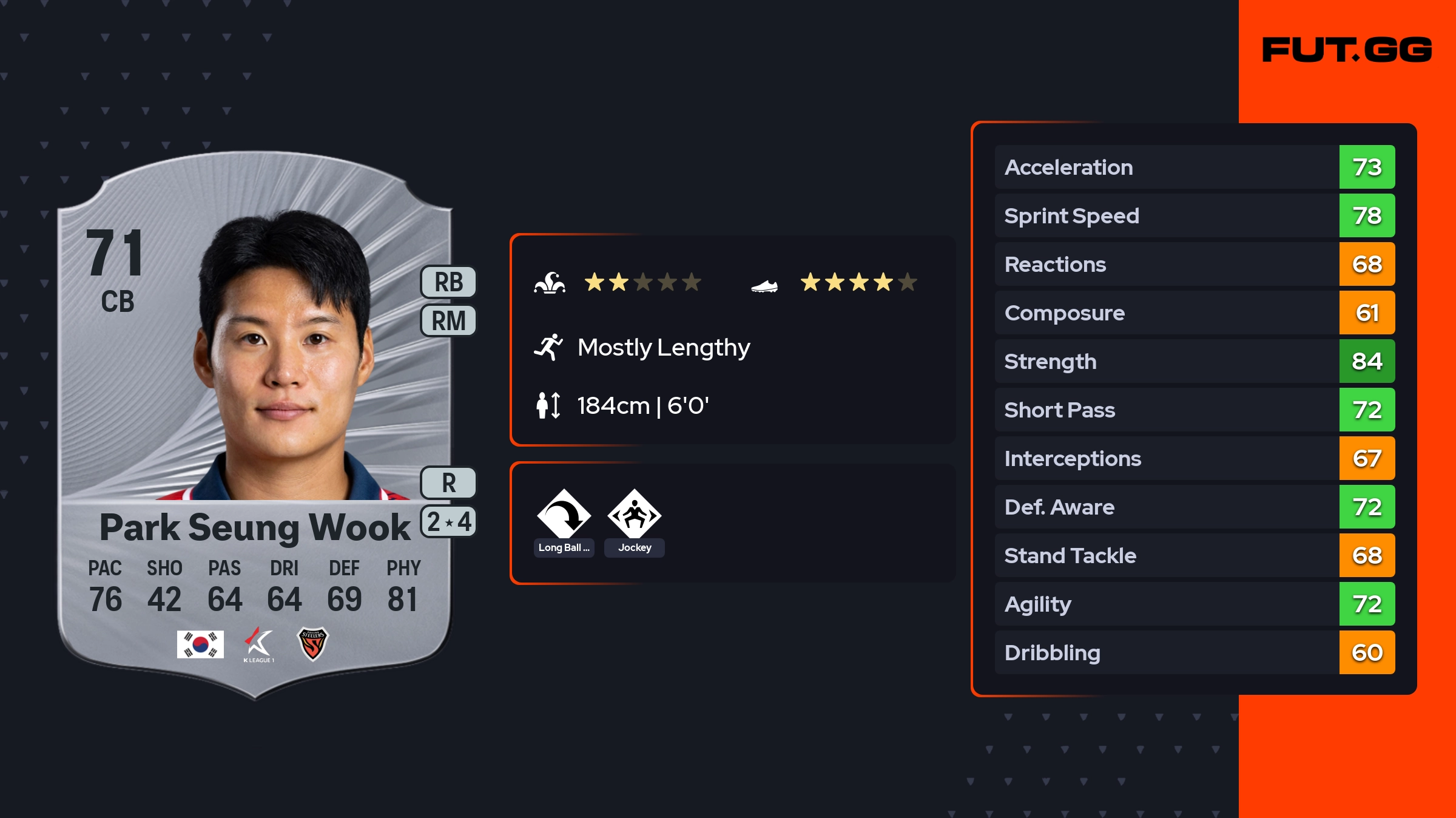
Task: Click the South Korea flag on the card
Action: (200, 644)
